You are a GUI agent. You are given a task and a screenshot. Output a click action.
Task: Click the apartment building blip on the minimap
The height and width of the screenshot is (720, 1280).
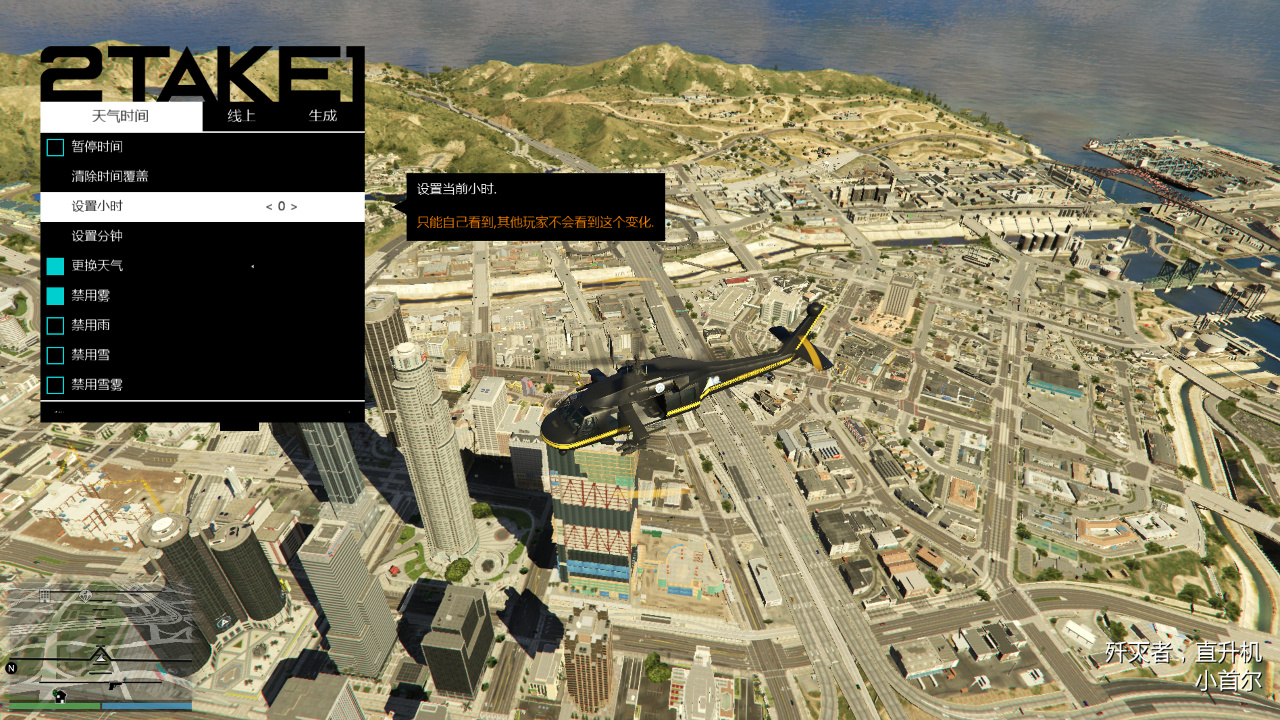point(43,594)
